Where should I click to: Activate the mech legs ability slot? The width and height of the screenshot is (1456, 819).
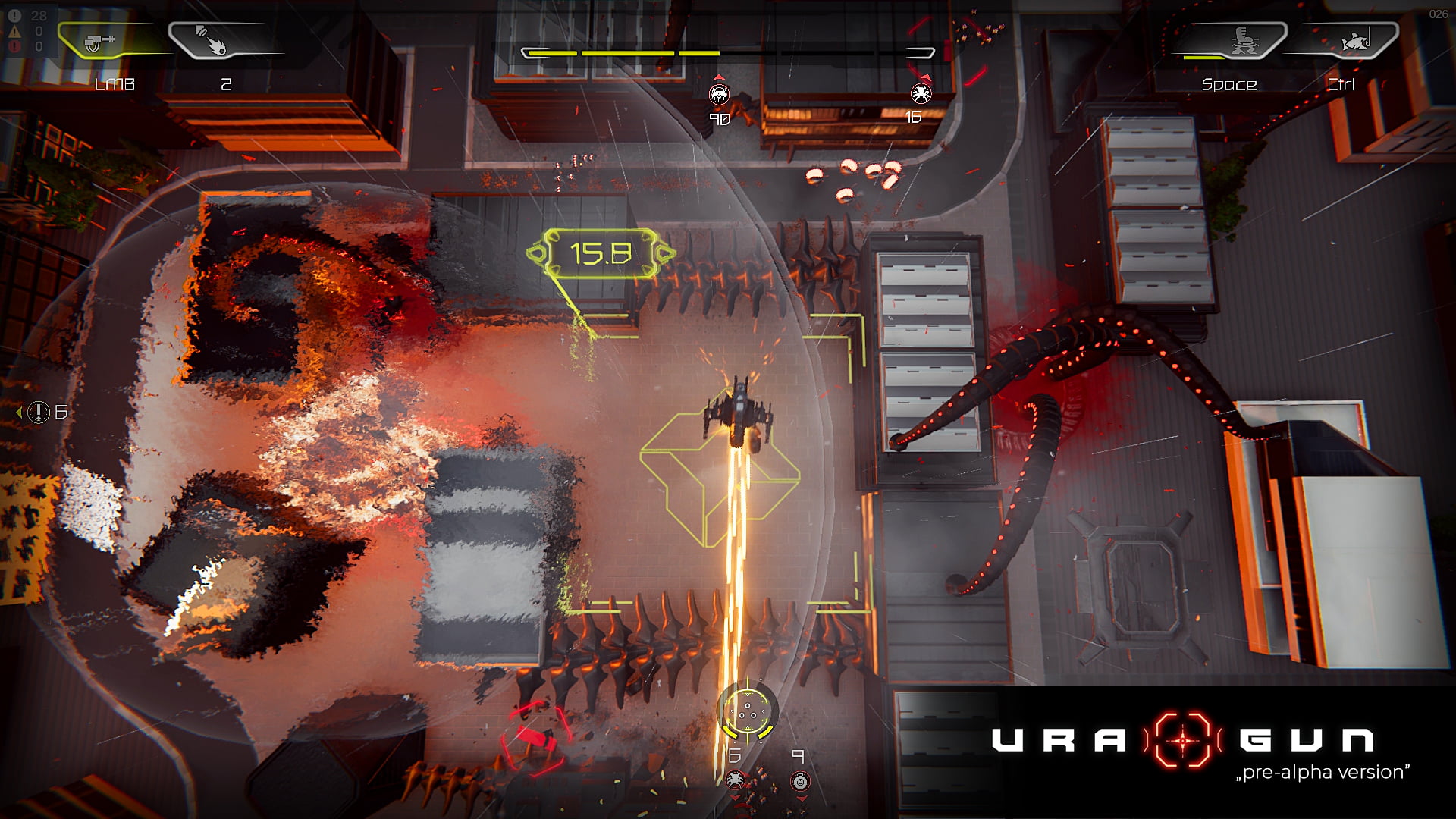tap(1240, 42)
